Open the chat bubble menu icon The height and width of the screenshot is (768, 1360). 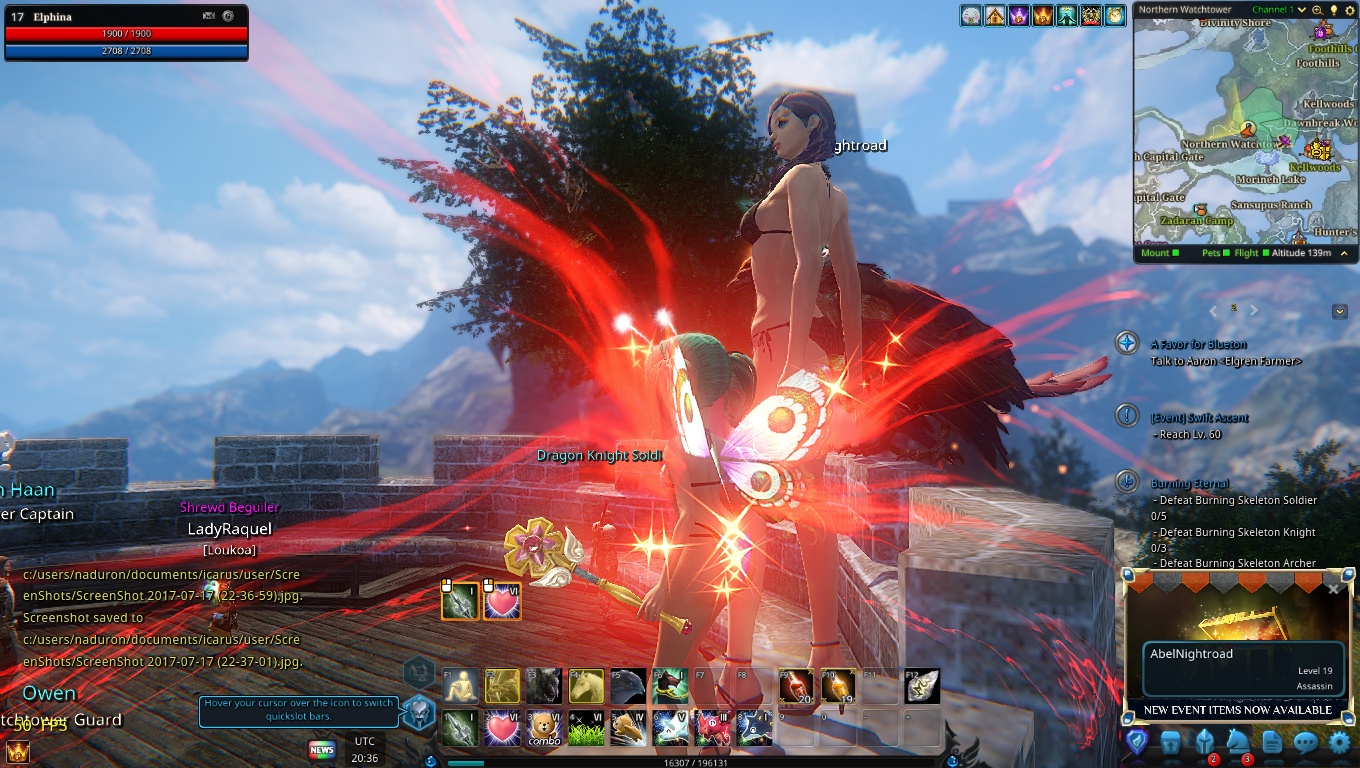pos(1305,743)
